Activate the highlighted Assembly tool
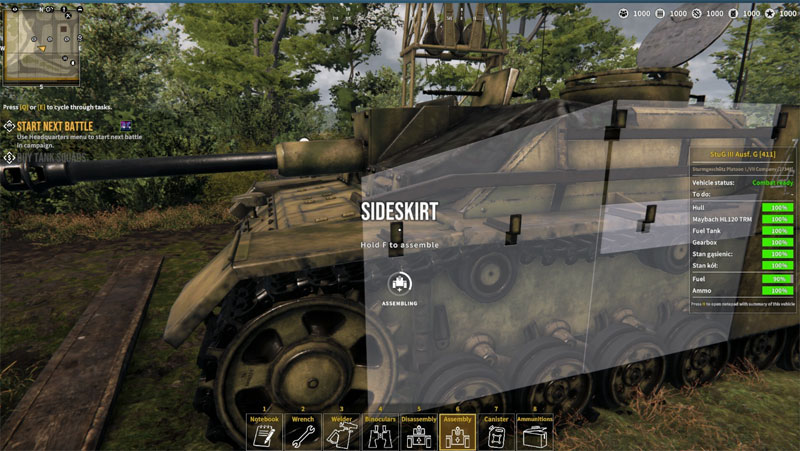 coord(457,432)
